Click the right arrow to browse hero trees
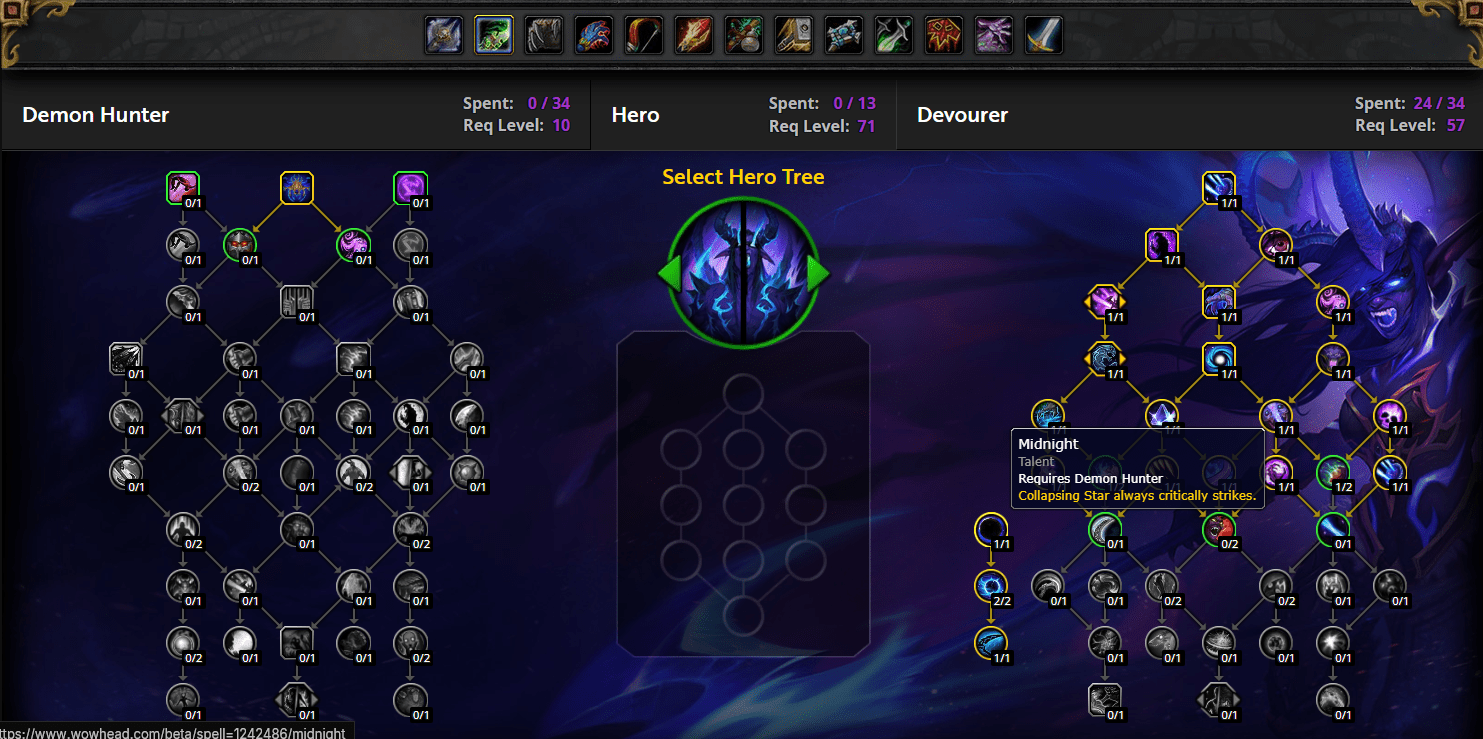This screenshot has width=1483, height=739. (818, 272)
